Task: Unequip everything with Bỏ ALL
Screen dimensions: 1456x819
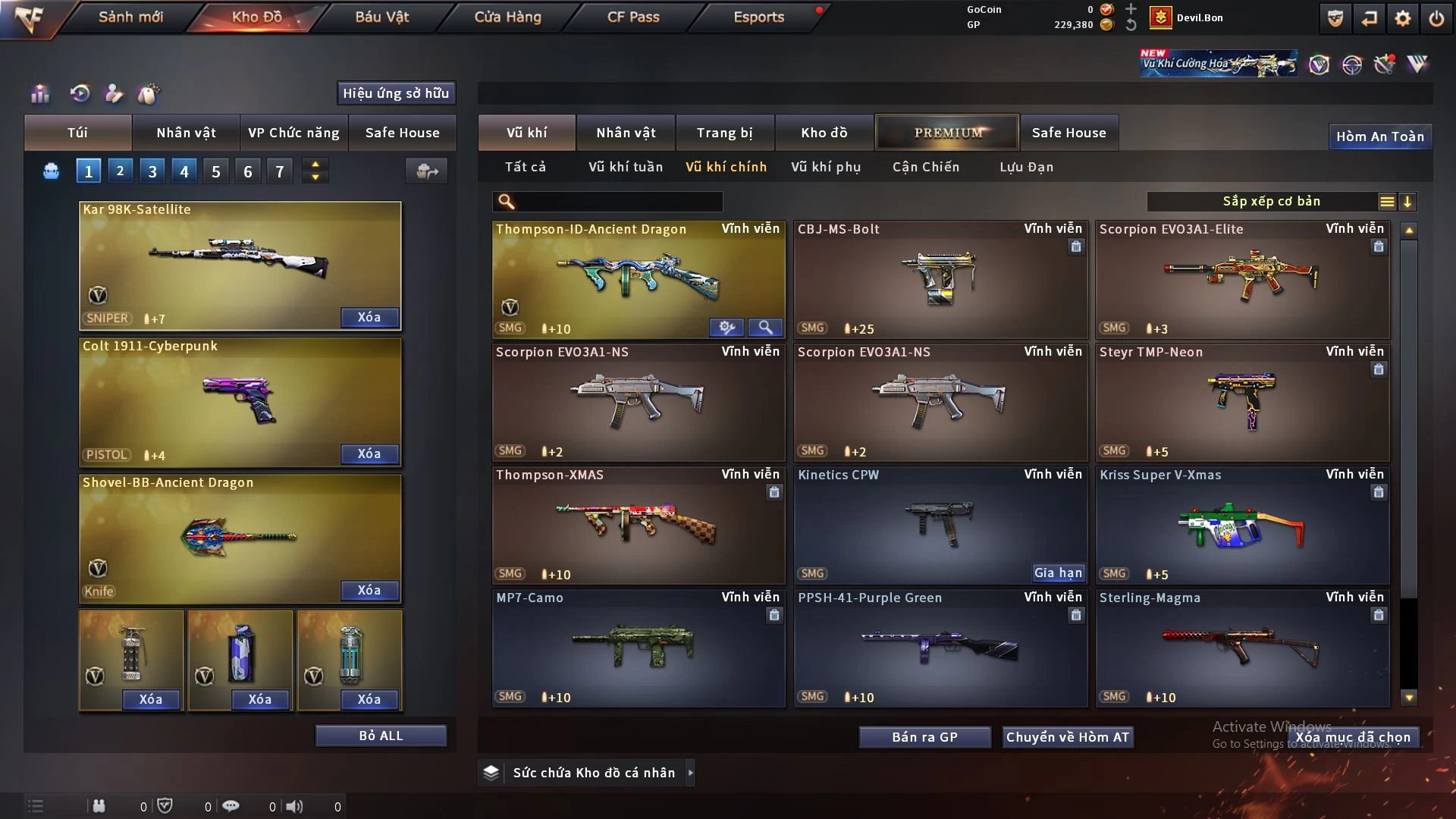Action: [x=381, y=736]
